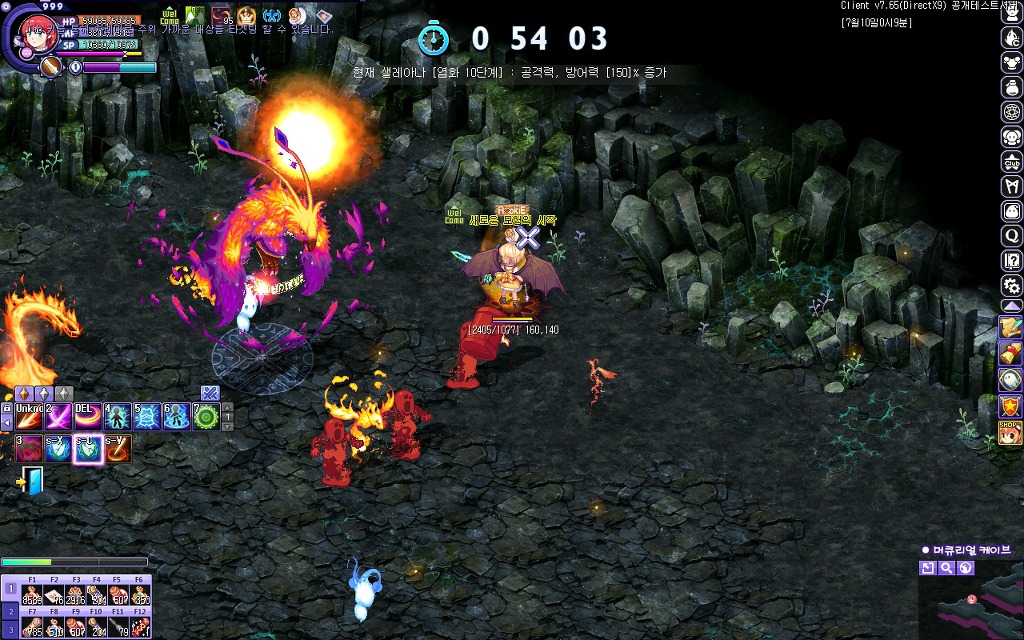Click the blue exit door icon
This screenshot has height=640, width=1024.
32,482
